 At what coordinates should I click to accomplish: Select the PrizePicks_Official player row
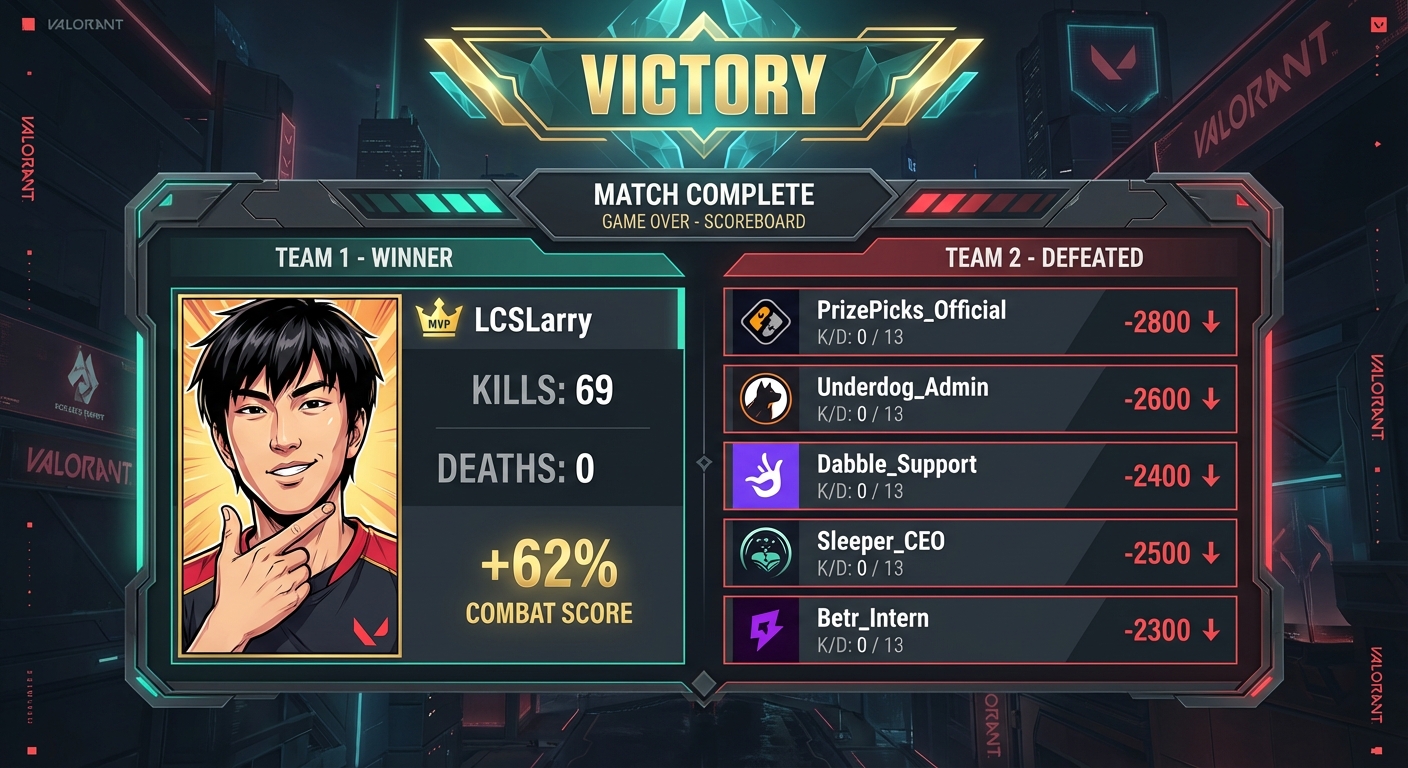point(980,322)
